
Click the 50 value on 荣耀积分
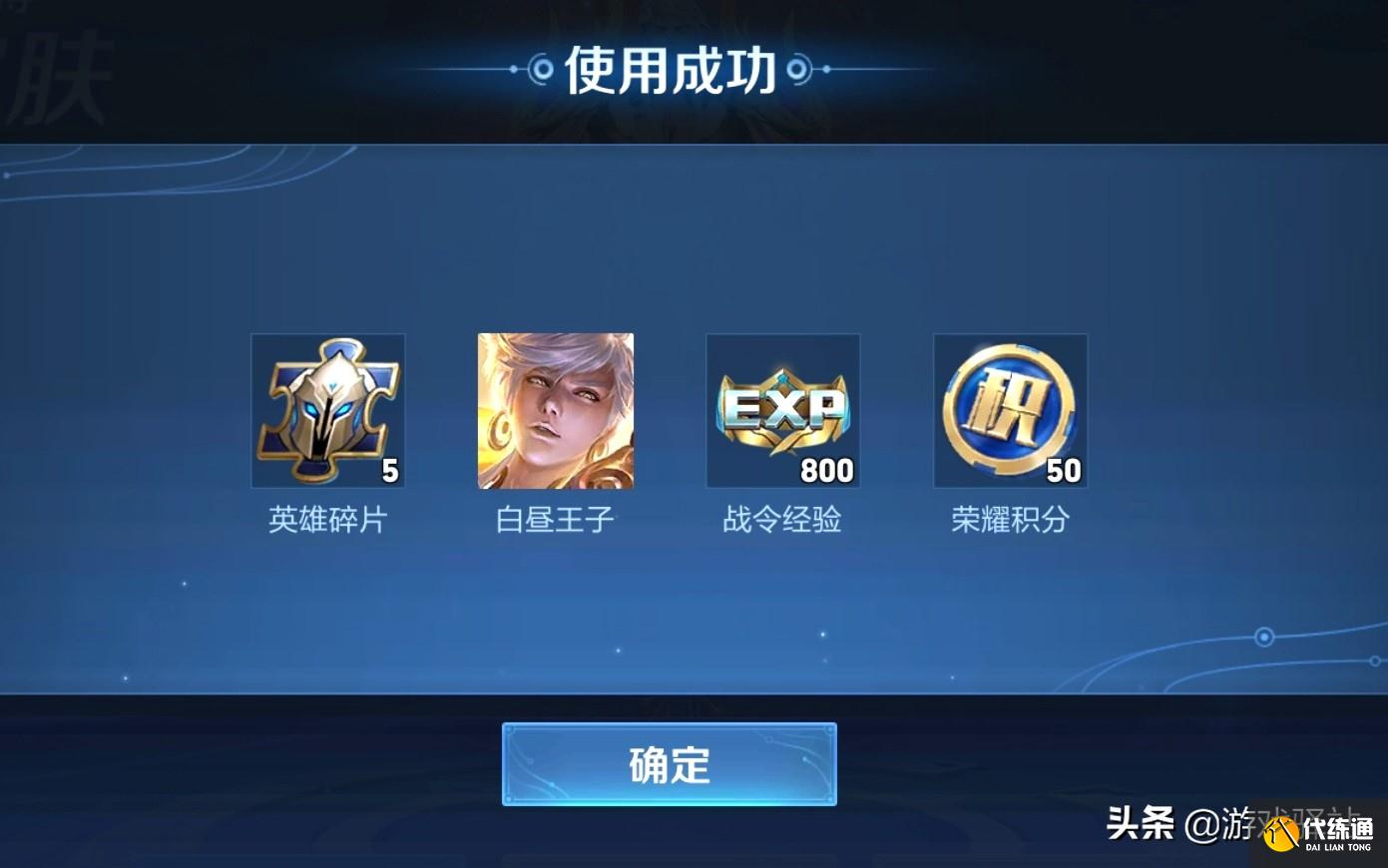[x=1063, y=469]
